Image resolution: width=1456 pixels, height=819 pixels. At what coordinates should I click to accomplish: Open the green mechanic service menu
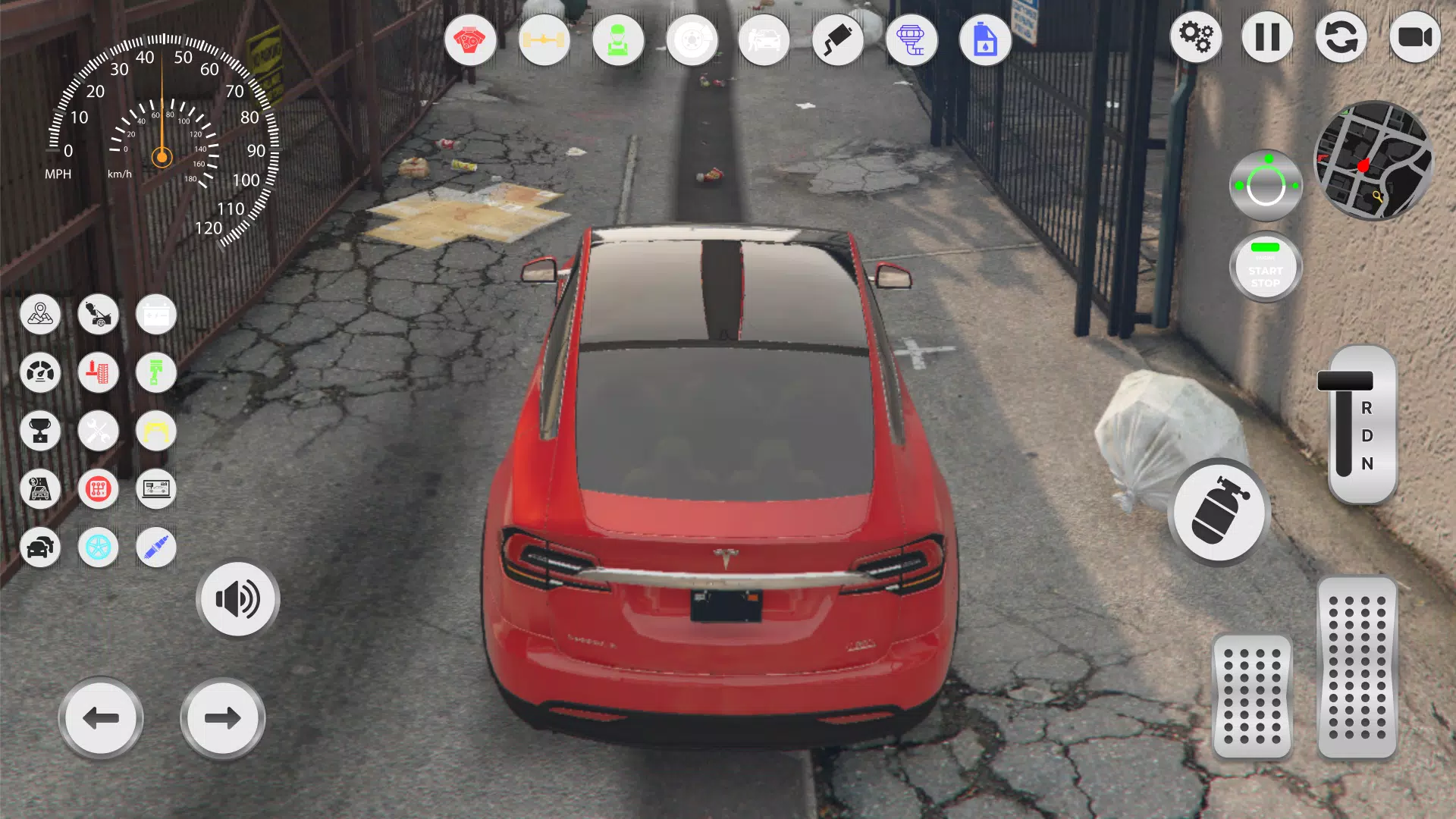pyautogui.click(x=618, y=40)
